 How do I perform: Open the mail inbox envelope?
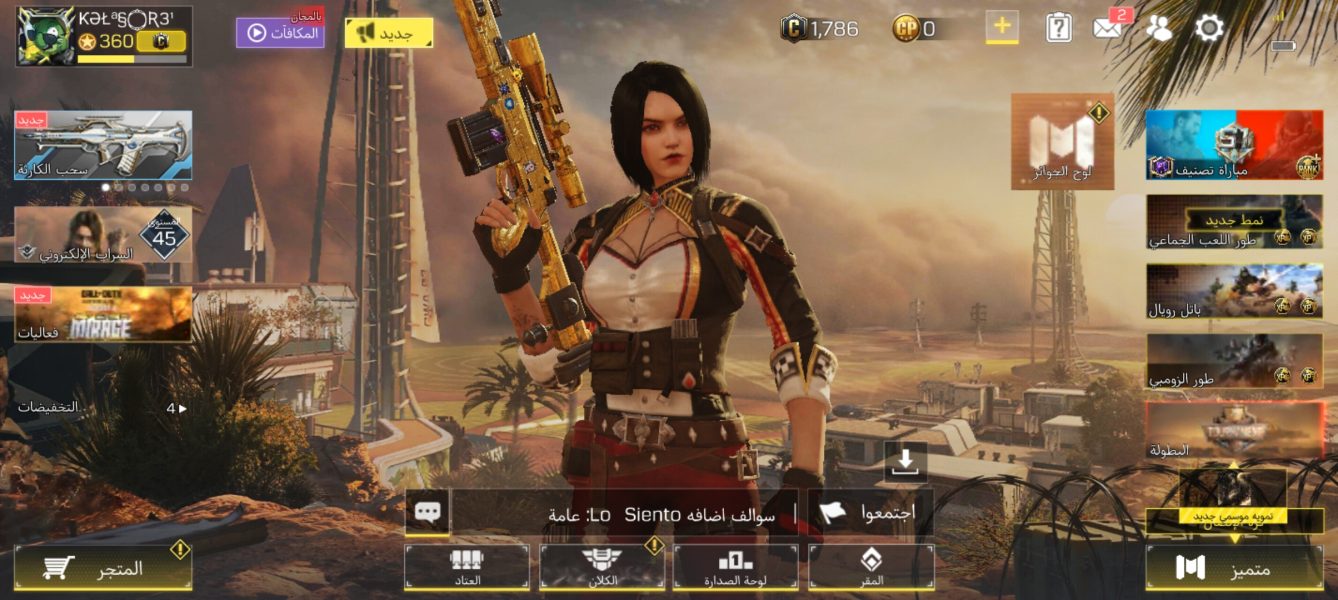click(x=1108, y=27)
